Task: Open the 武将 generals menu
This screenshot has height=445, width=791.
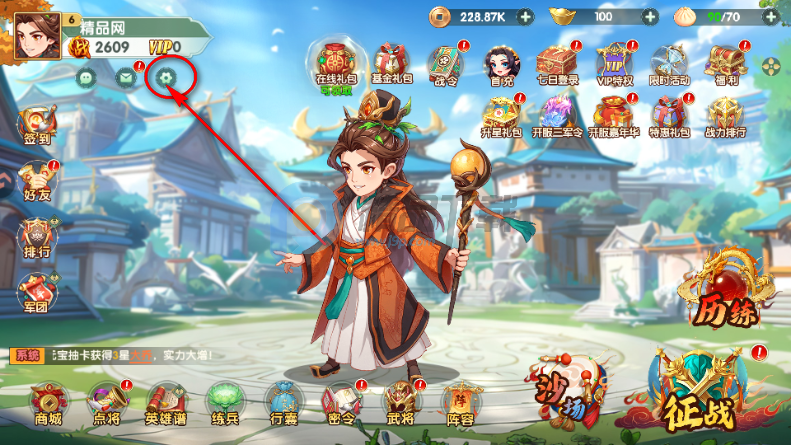Action: tap(400, 404)
